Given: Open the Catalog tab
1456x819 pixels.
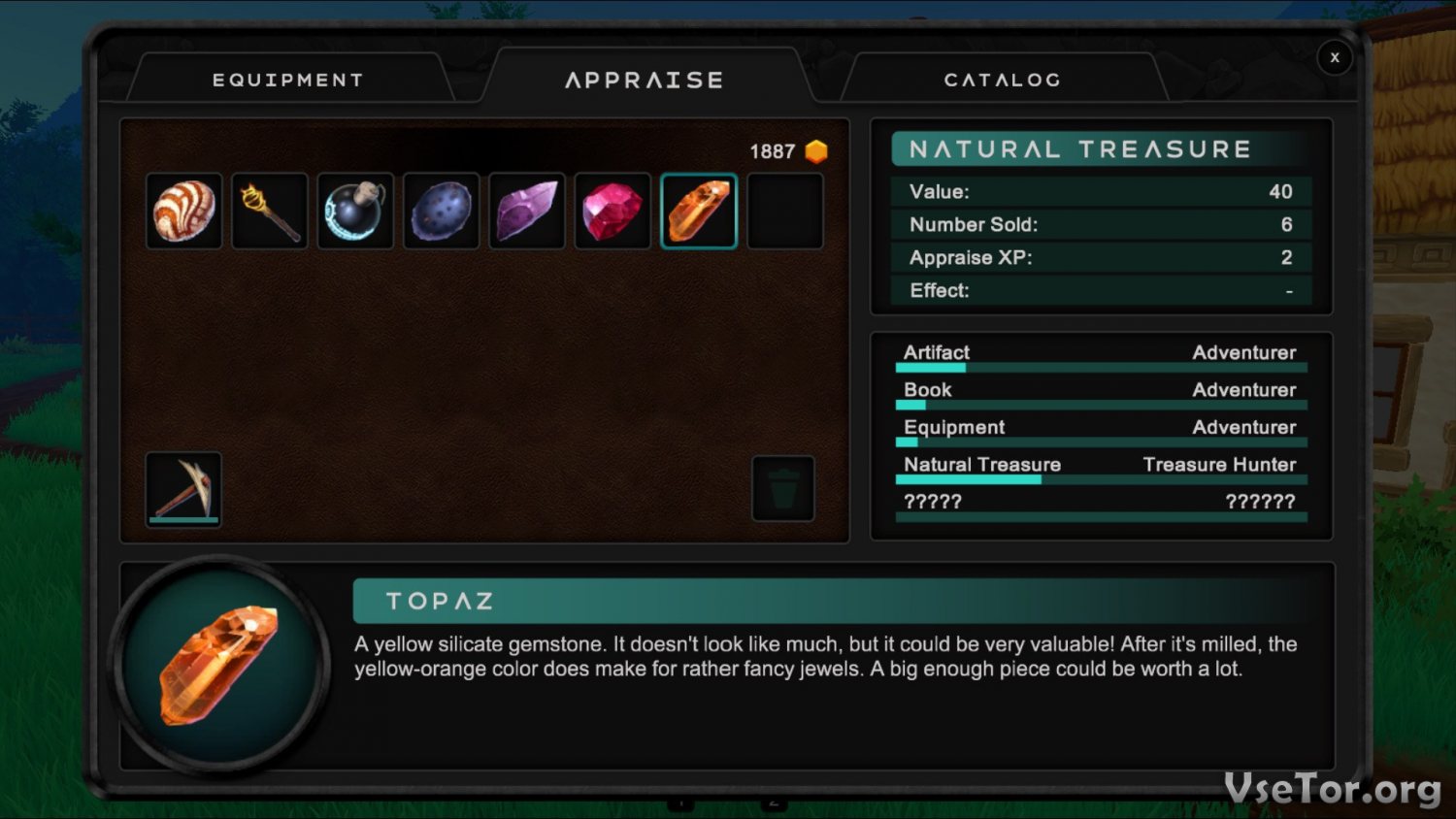Looking at the screenshot, I should (1002, 80).
